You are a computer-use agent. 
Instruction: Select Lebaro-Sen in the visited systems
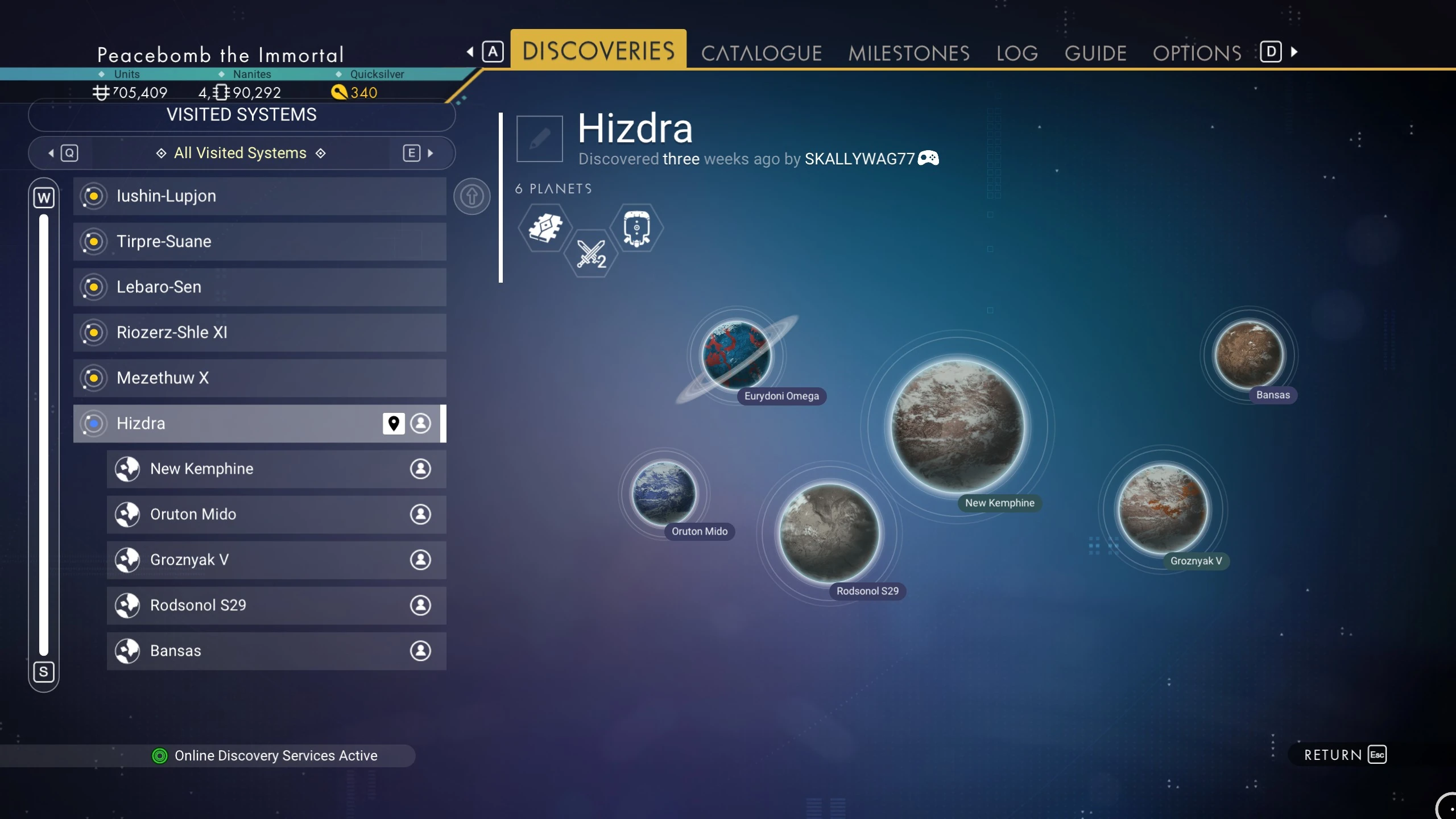tap(259, 287)
